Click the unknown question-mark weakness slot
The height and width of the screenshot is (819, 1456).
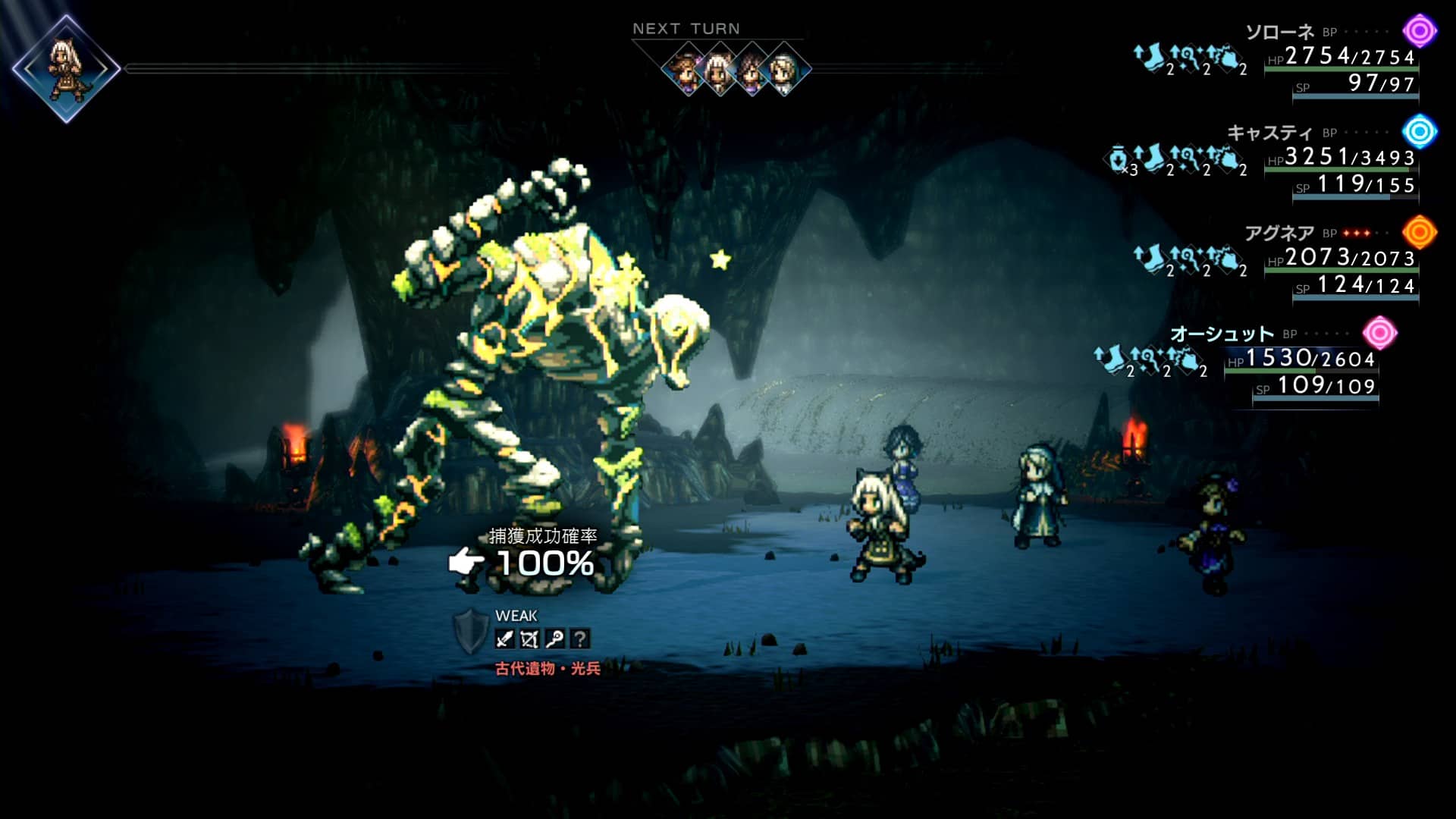click(x=579, y=639)
